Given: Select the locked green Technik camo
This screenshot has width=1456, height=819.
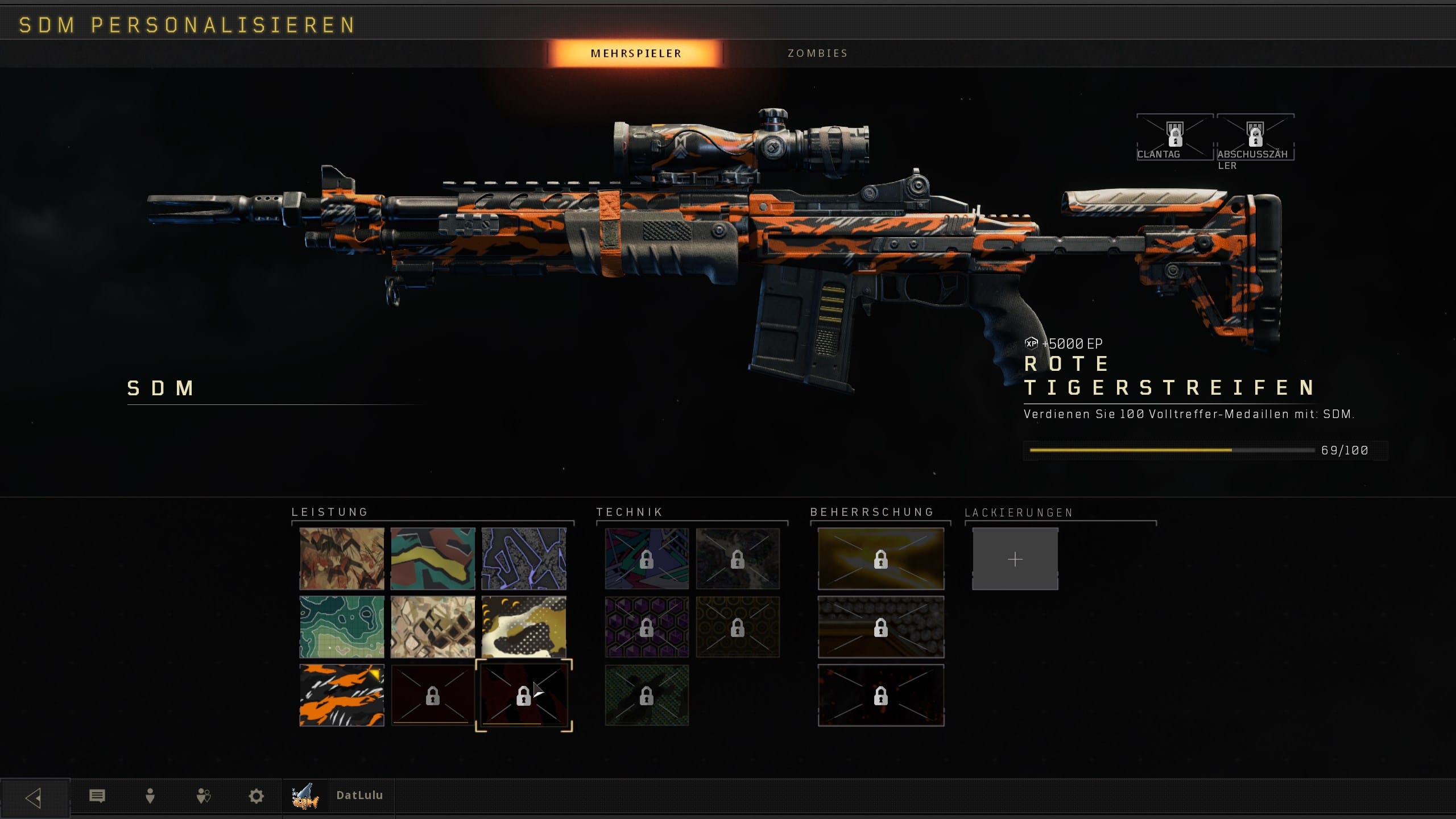Looking at the screenshot, I should pyautogui.click(x=647, y=695).
